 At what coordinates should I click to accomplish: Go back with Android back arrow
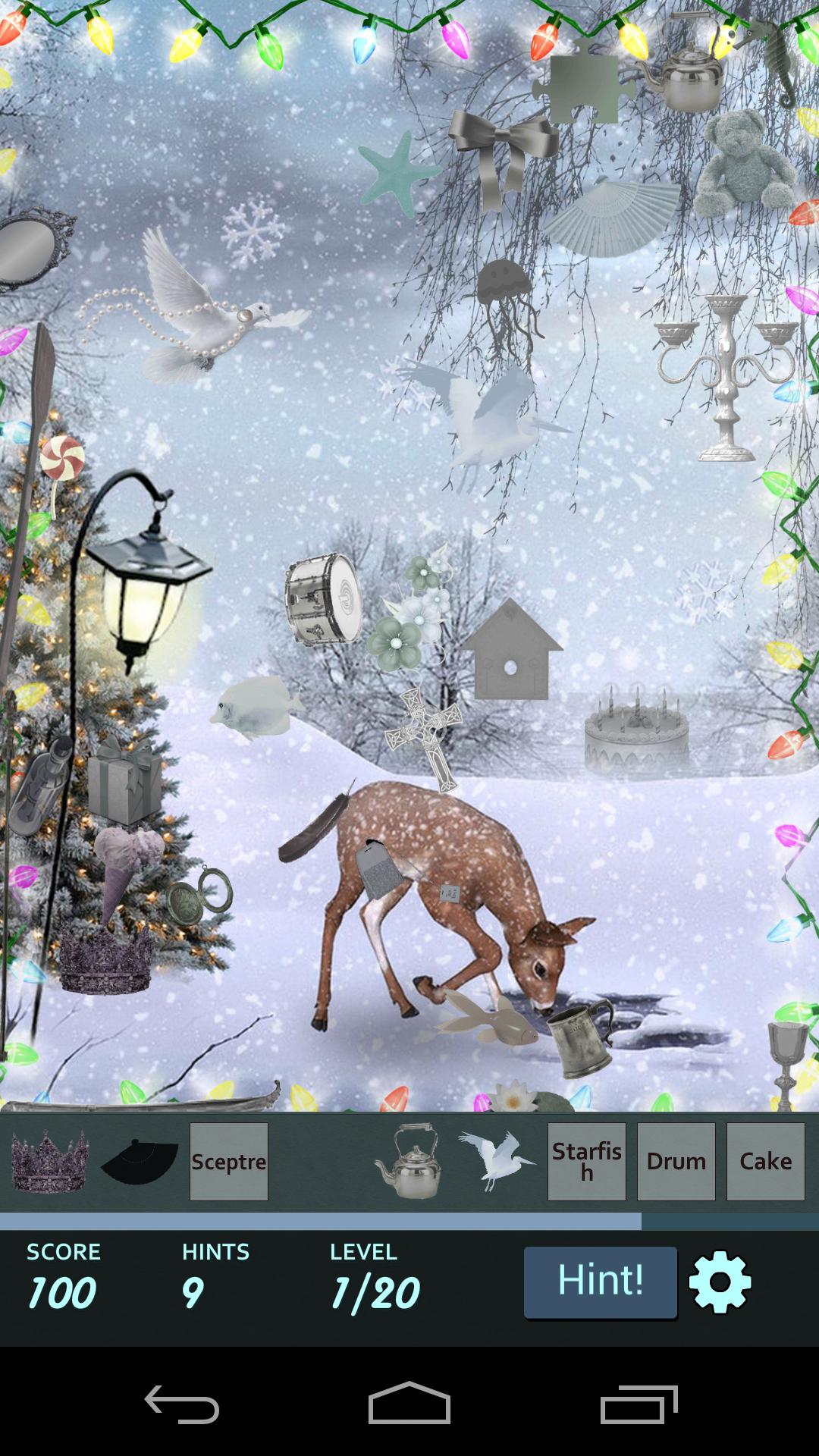pos(182,1404)
